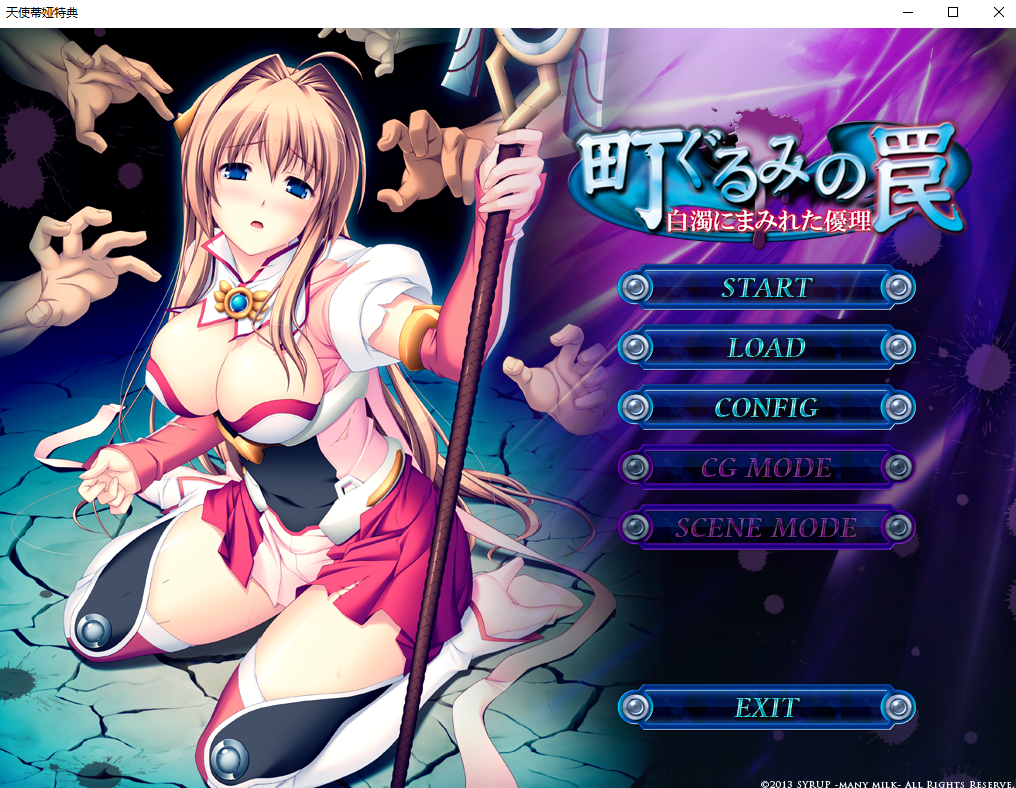Maximize the game window
The image size is (1016, 788).
(x=953, y=13)
